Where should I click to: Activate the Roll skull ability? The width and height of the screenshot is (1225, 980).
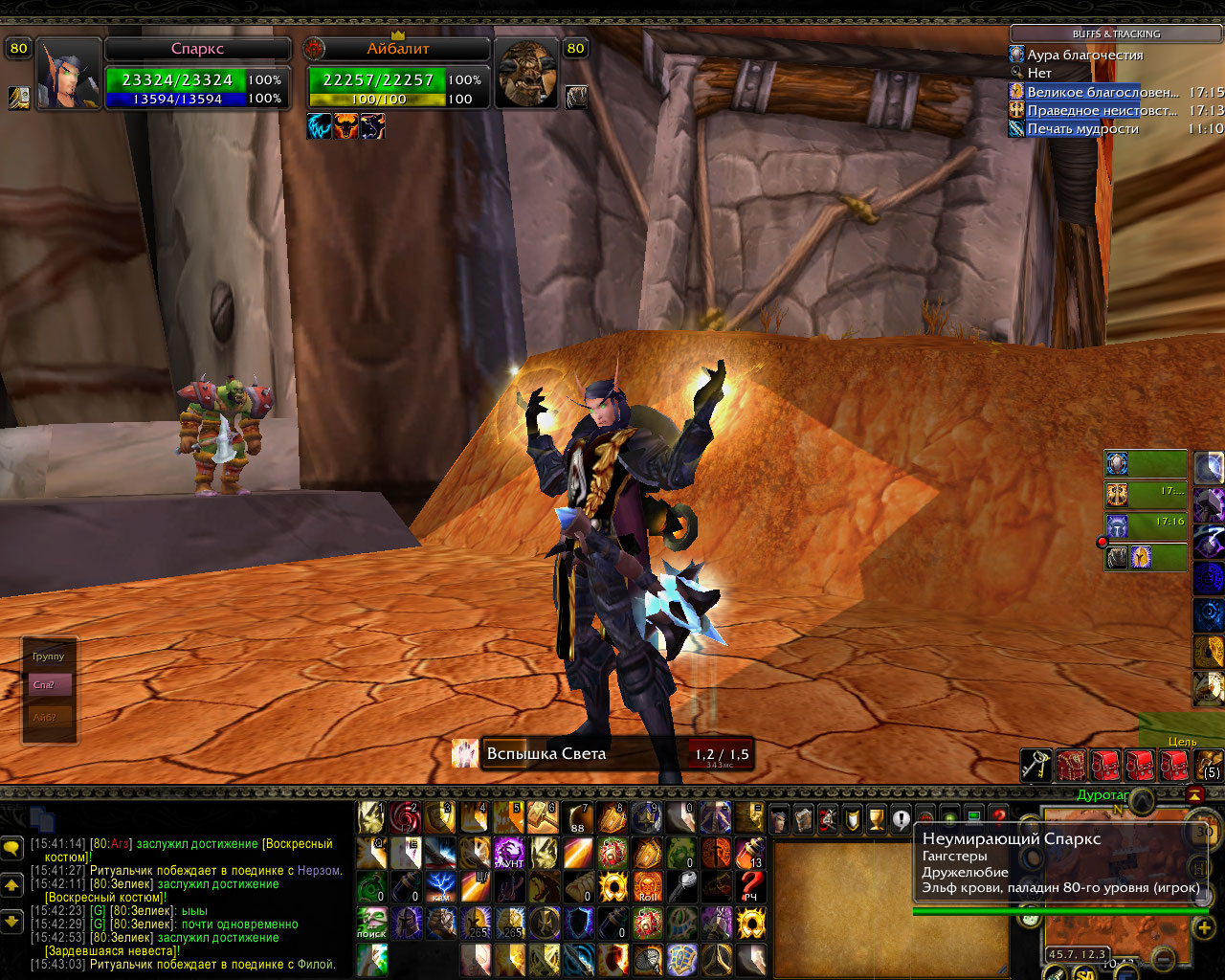(648, 887)
